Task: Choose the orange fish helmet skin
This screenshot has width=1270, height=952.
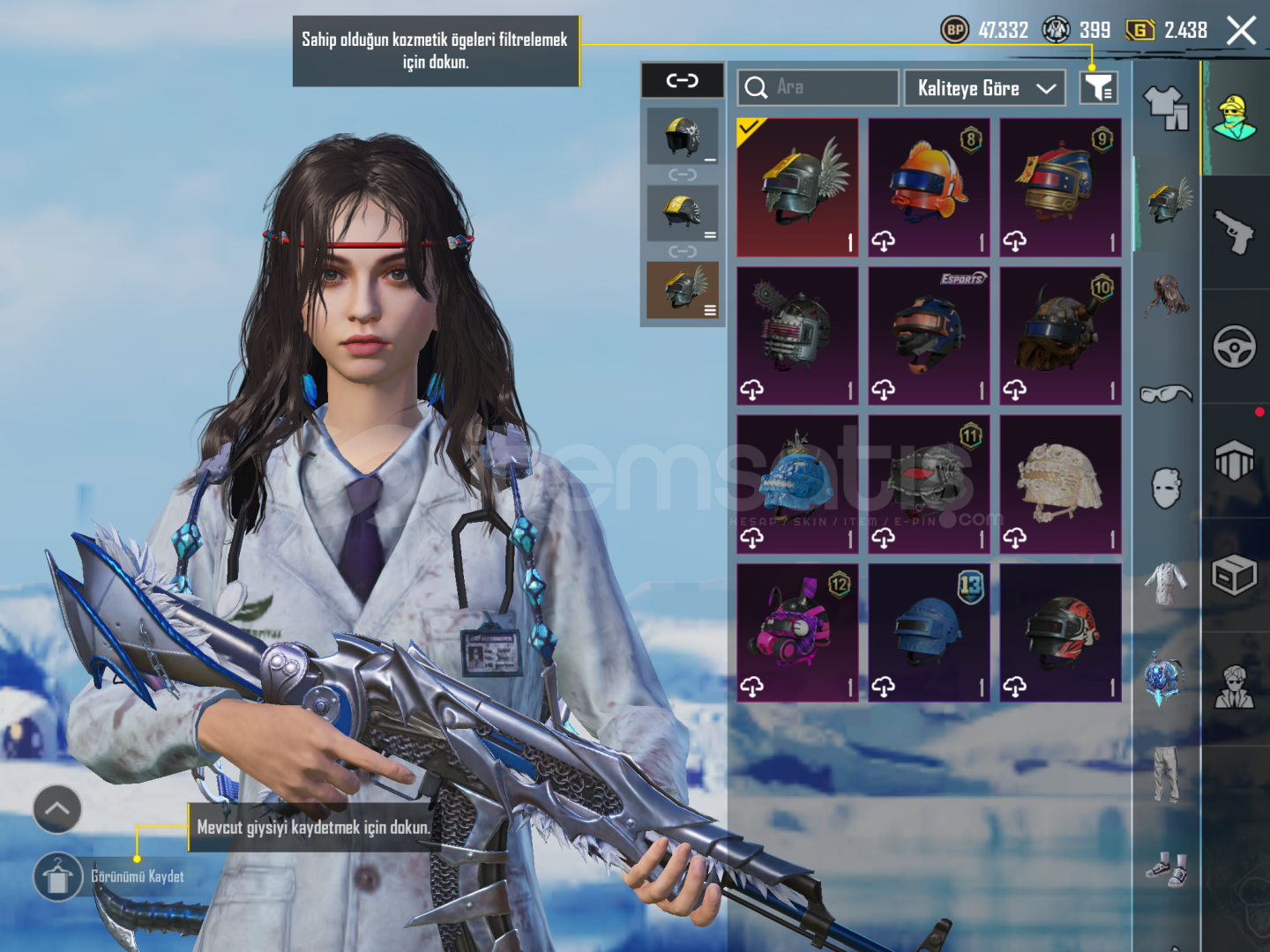Action: (929, 188)
